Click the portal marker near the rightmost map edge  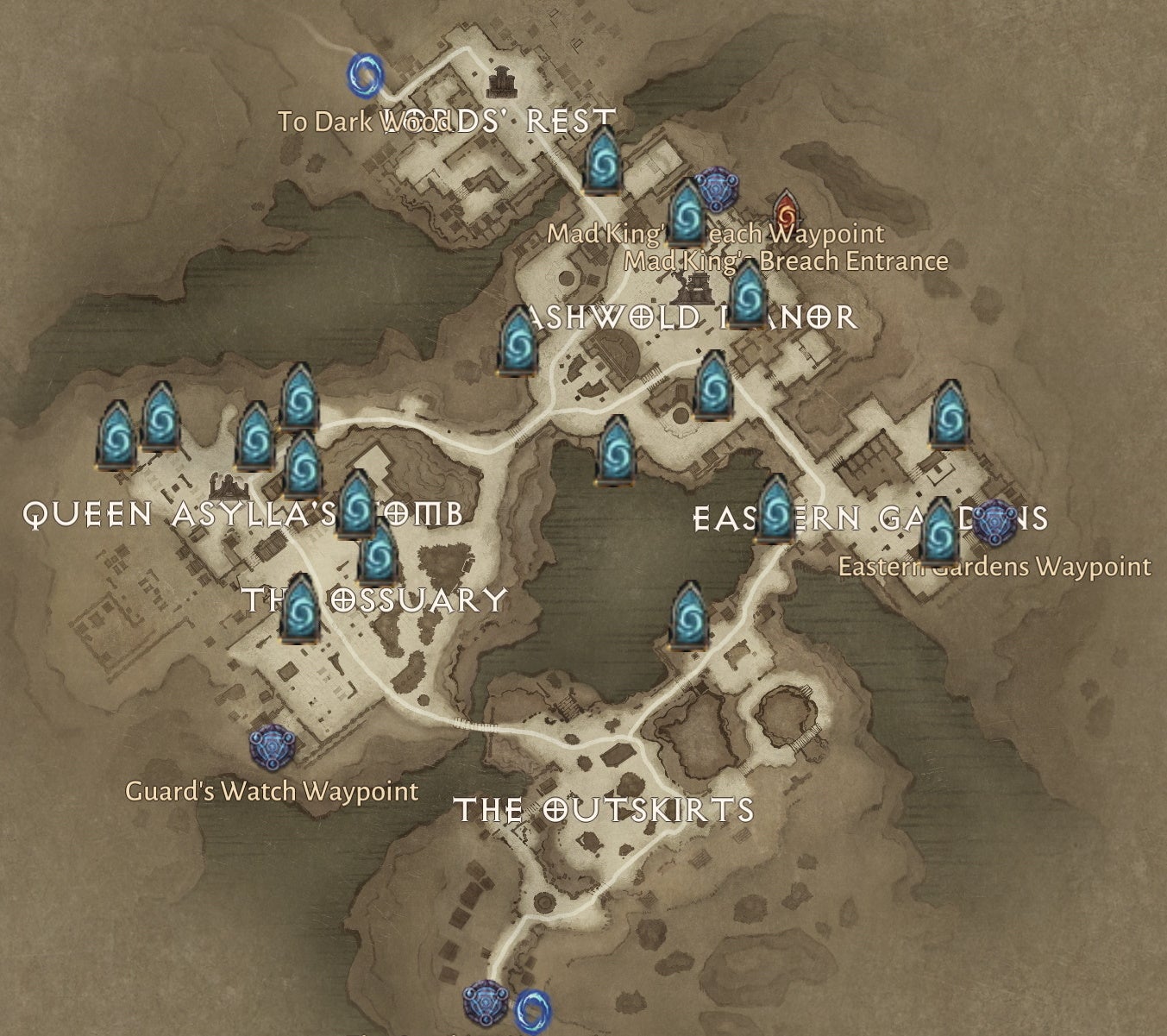pos(950,416)
